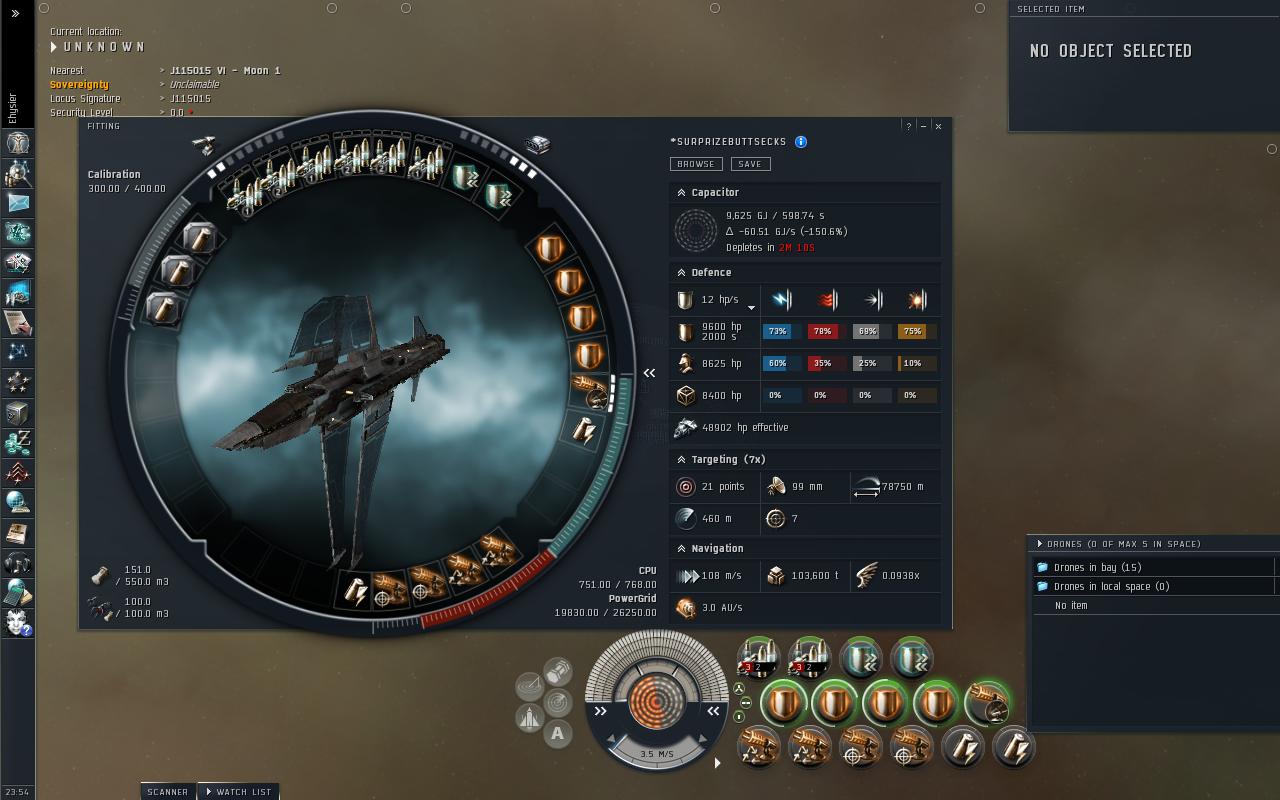Minimize the Fitting window
Screen dimensions: 1280x800
coord(923,126)
